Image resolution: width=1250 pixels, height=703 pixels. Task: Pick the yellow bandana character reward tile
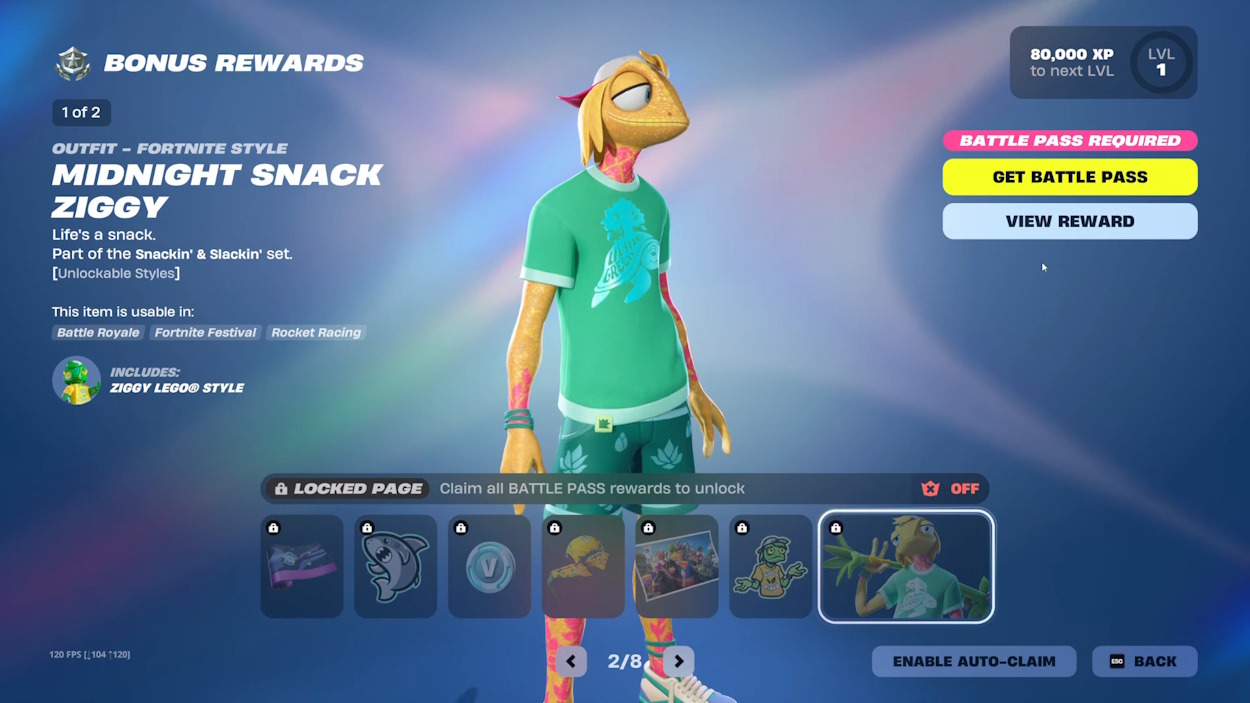click(x=583, y=566)
